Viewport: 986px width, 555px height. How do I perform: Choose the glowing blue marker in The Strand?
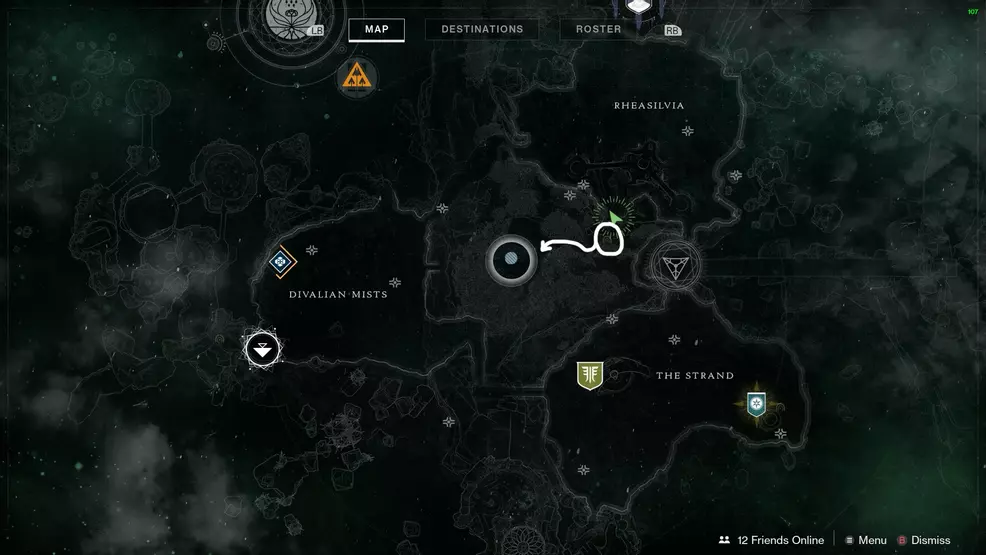(756, 403)
